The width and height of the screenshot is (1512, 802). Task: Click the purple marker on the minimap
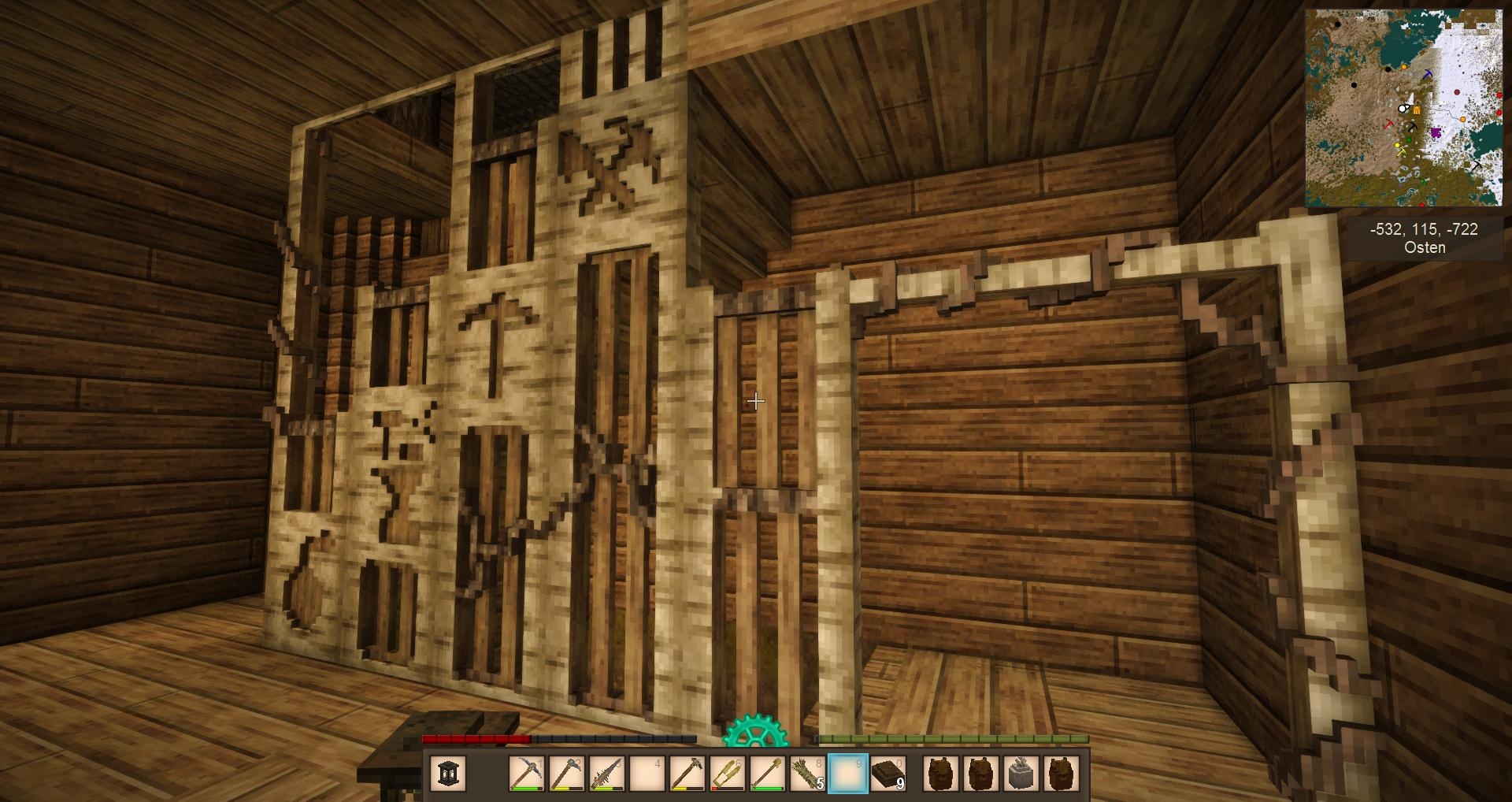[x=1436, y=132]
